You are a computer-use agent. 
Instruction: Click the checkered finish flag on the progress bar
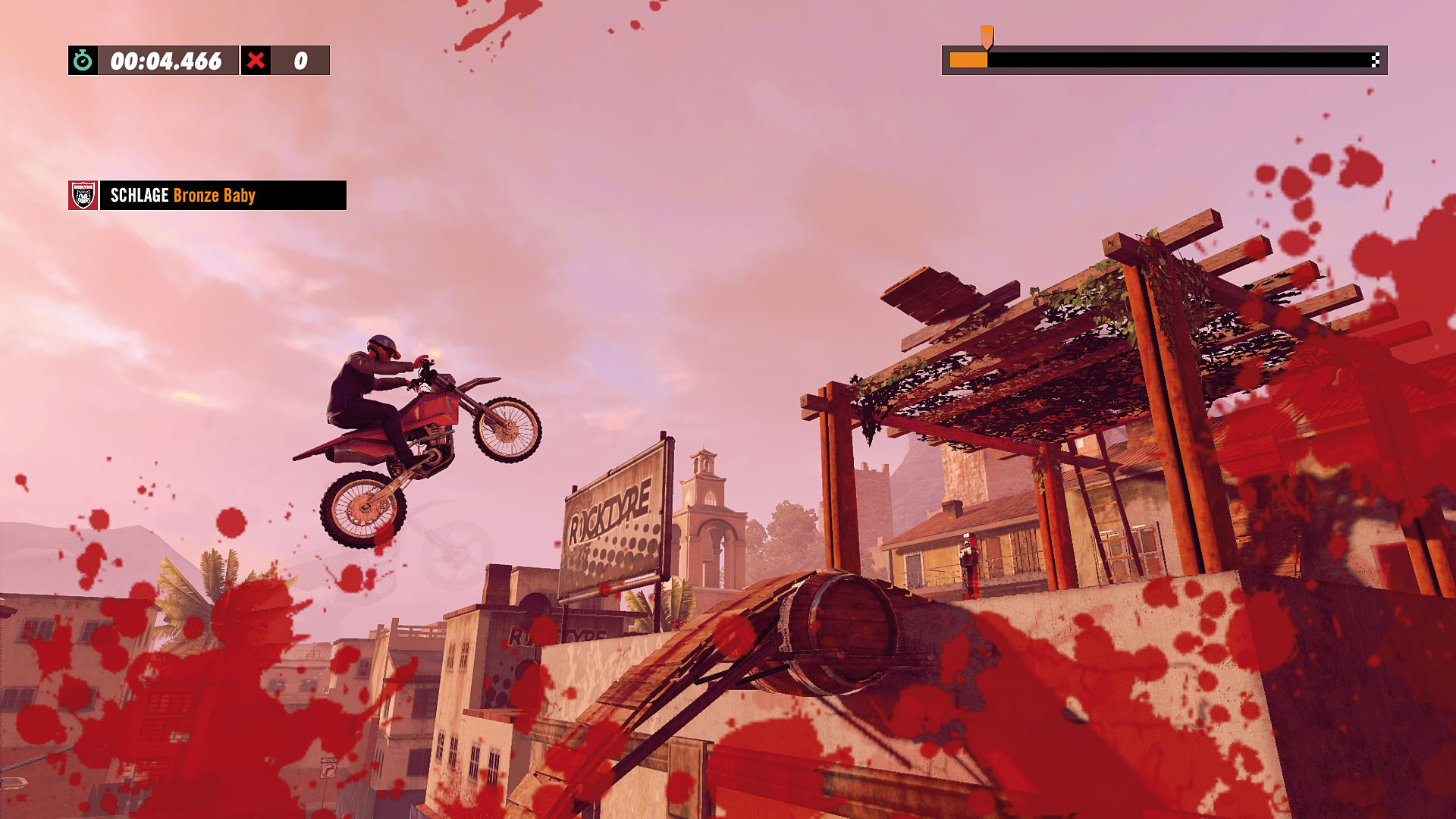[x=1375, y=61]
